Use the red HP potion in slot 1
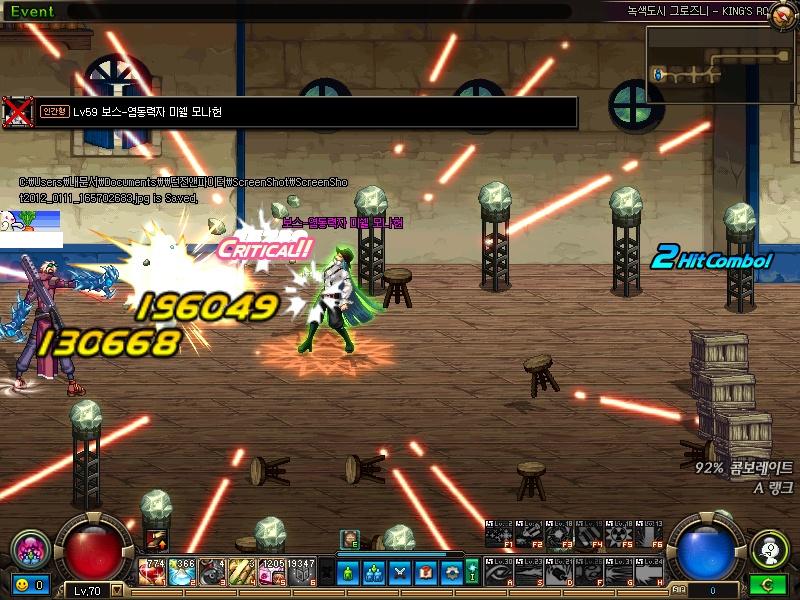The height and width of the screenshot is (600, 800). [x=155, y=571]
